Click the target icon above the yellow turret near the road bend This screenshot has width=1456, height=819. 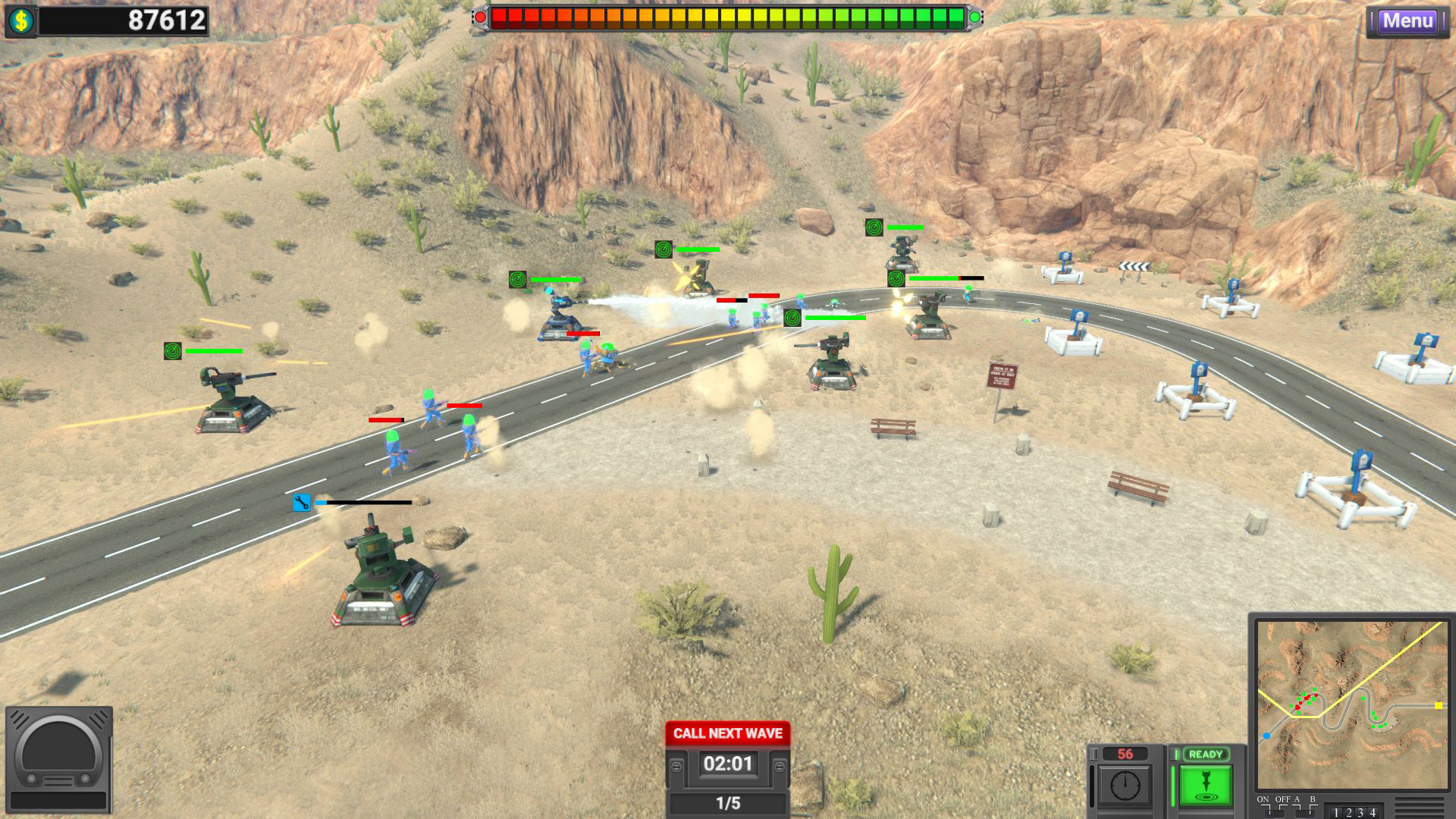coord(664,250)
